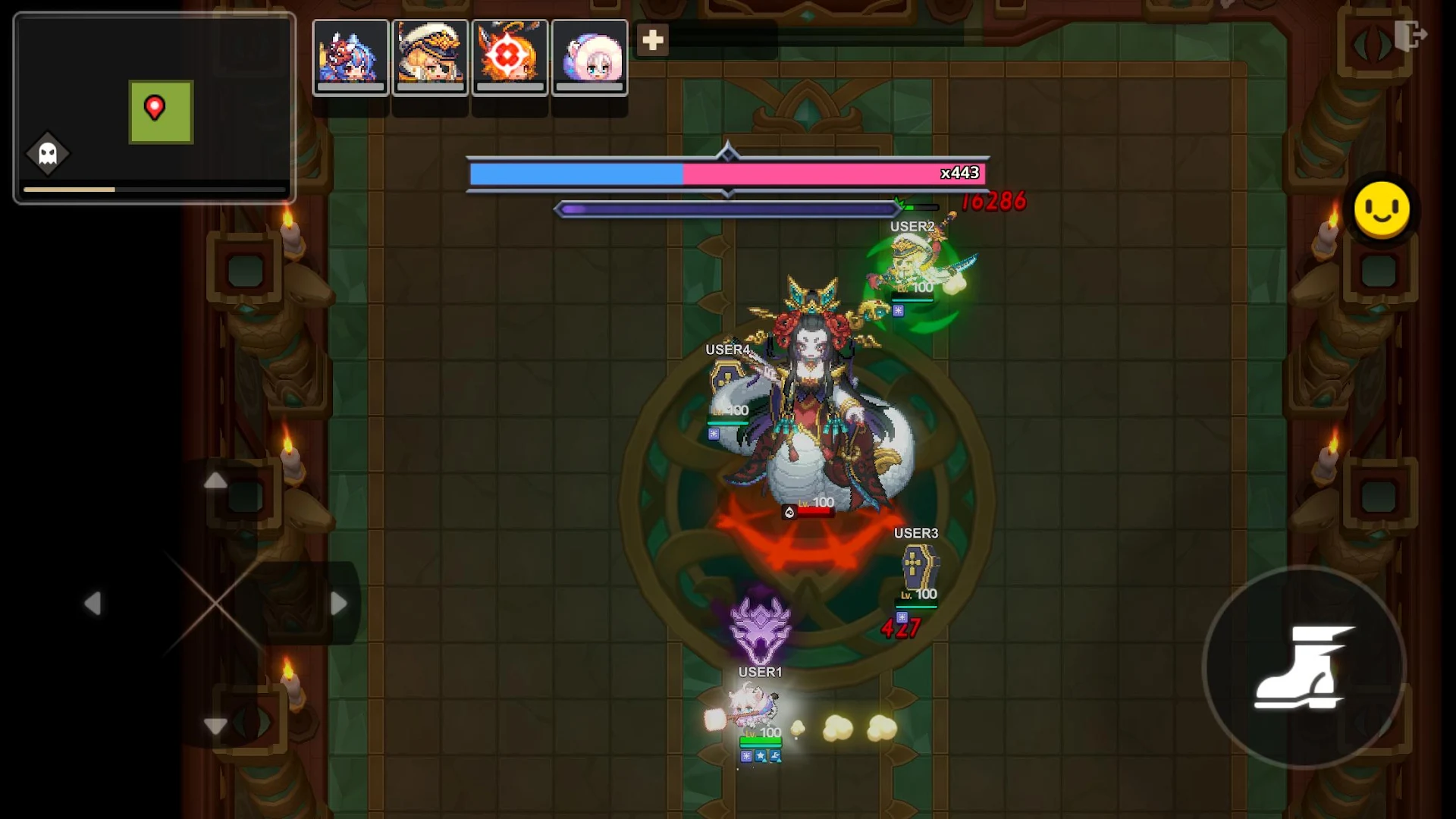Select the flaming mage party portrait
The width and height of the screenshot is (1456, 819).
click(510, 57)
